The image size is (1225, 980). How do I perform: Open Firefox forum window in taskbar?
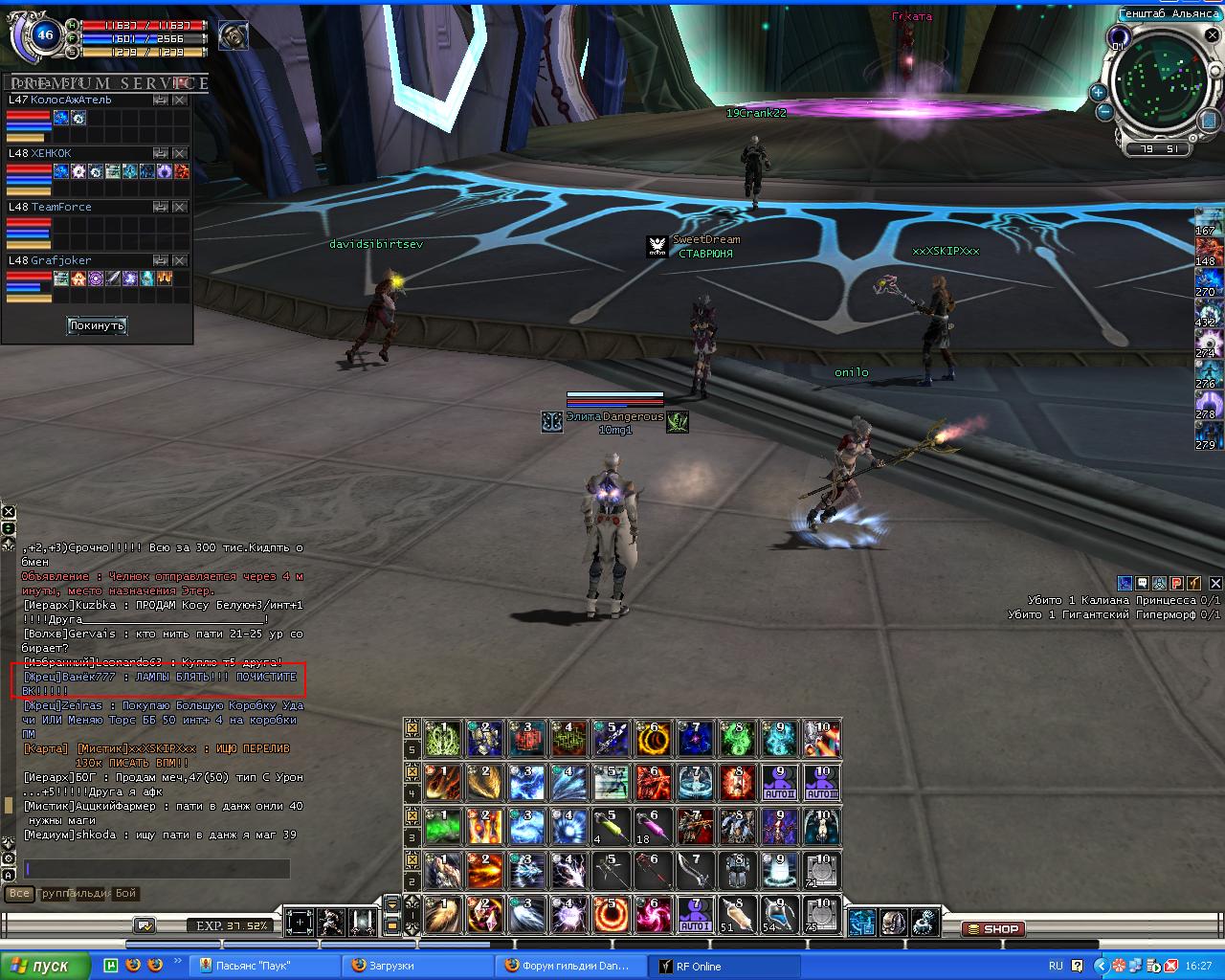pos(568,966)
